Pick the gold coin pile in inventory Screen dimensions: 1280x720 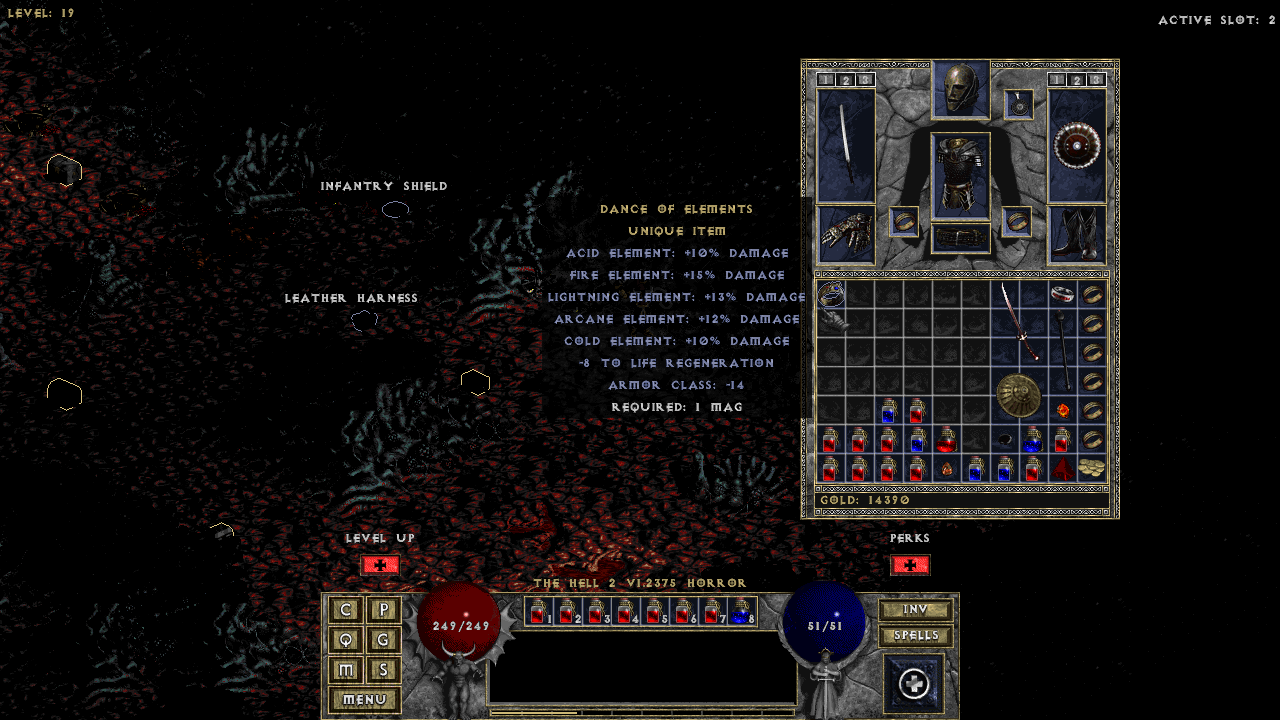pyautogui.click(x=1092, y=468)
